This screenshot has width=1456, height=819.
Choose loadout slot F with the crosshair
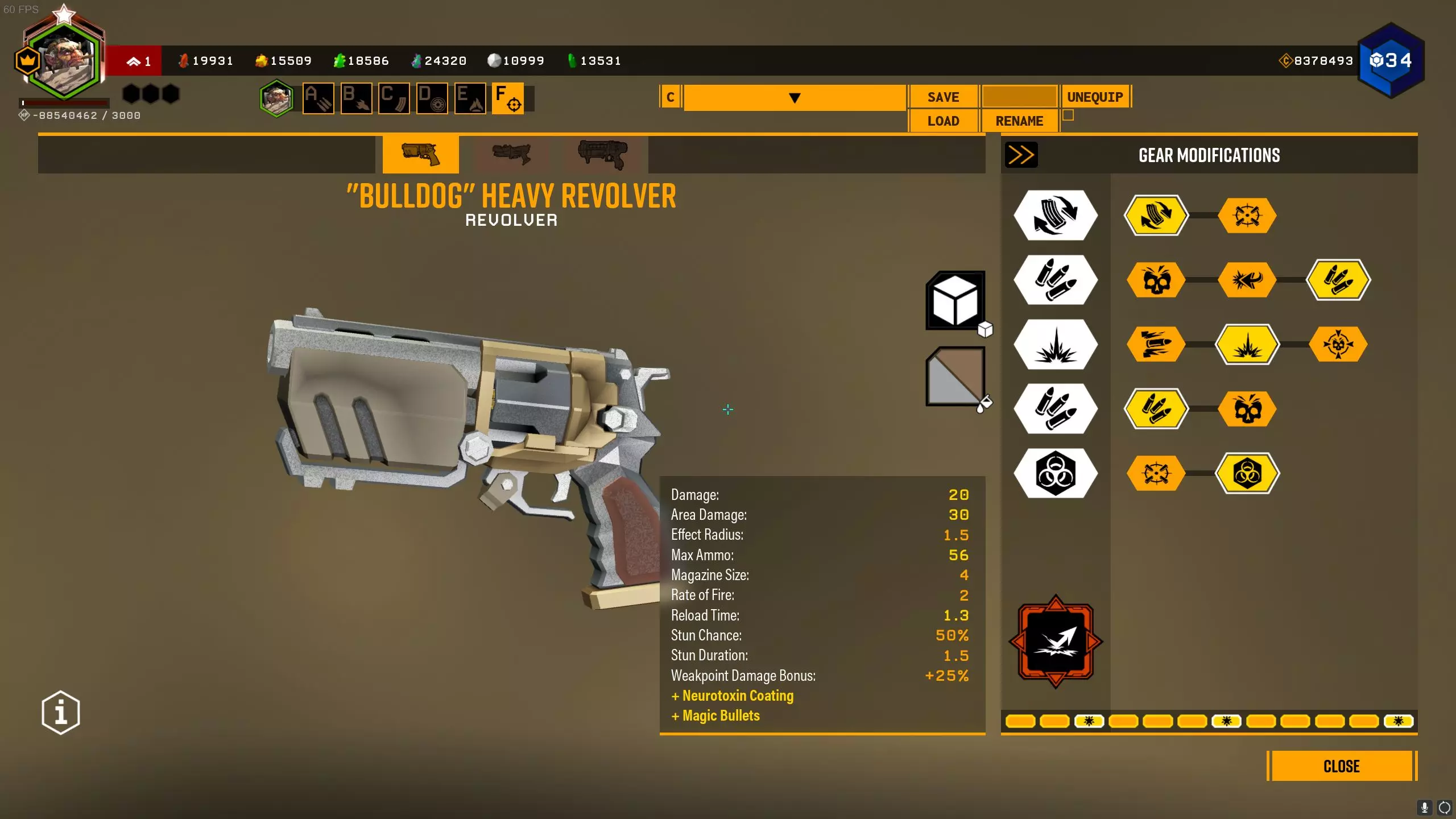(x=507, y=98)
